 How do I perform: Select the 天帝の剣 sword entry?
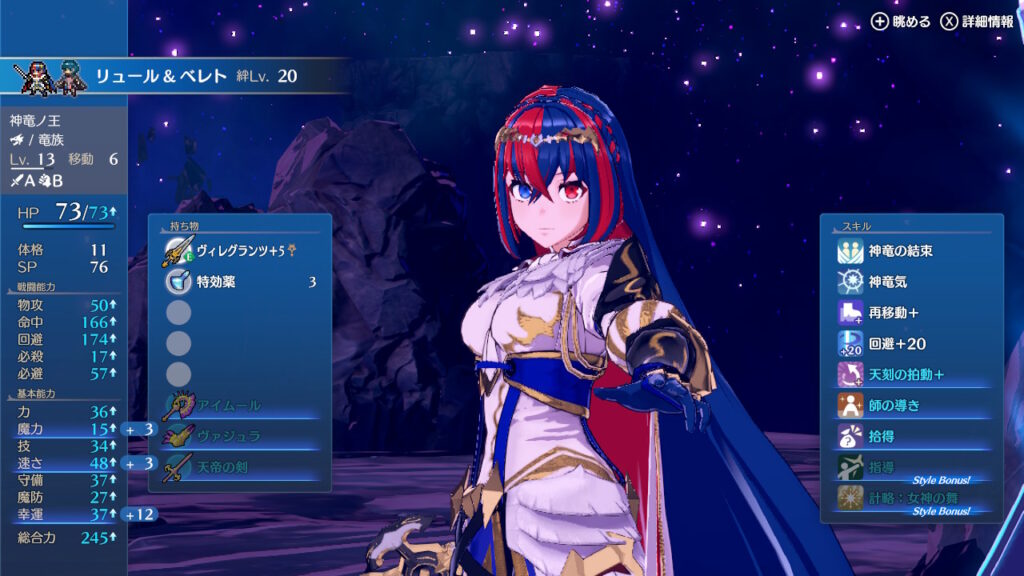click(x=240, y=467)
